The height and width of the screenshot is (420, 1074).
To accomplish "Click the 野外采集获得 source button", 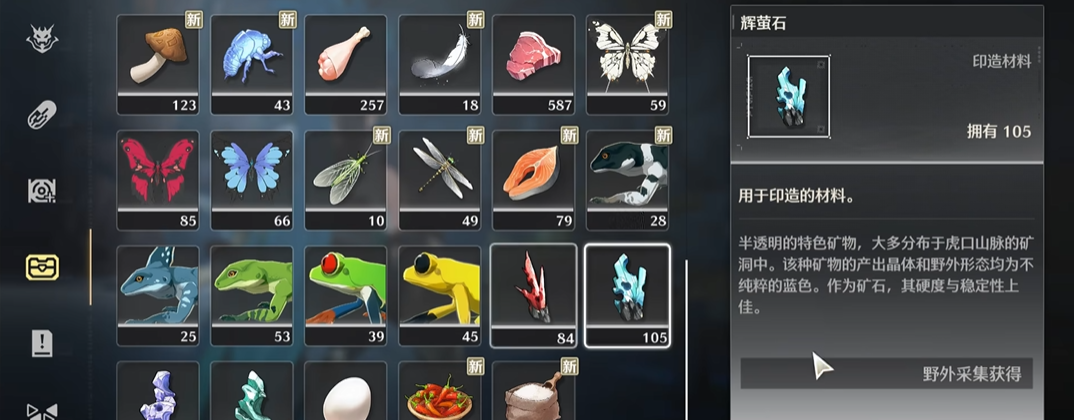I will 886,374.
